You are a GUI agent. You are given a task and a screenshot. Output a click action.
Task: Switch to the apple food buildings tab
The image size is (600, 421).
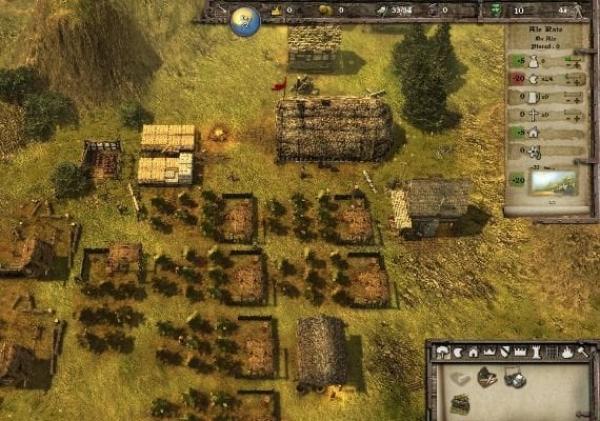coord(458,352)
